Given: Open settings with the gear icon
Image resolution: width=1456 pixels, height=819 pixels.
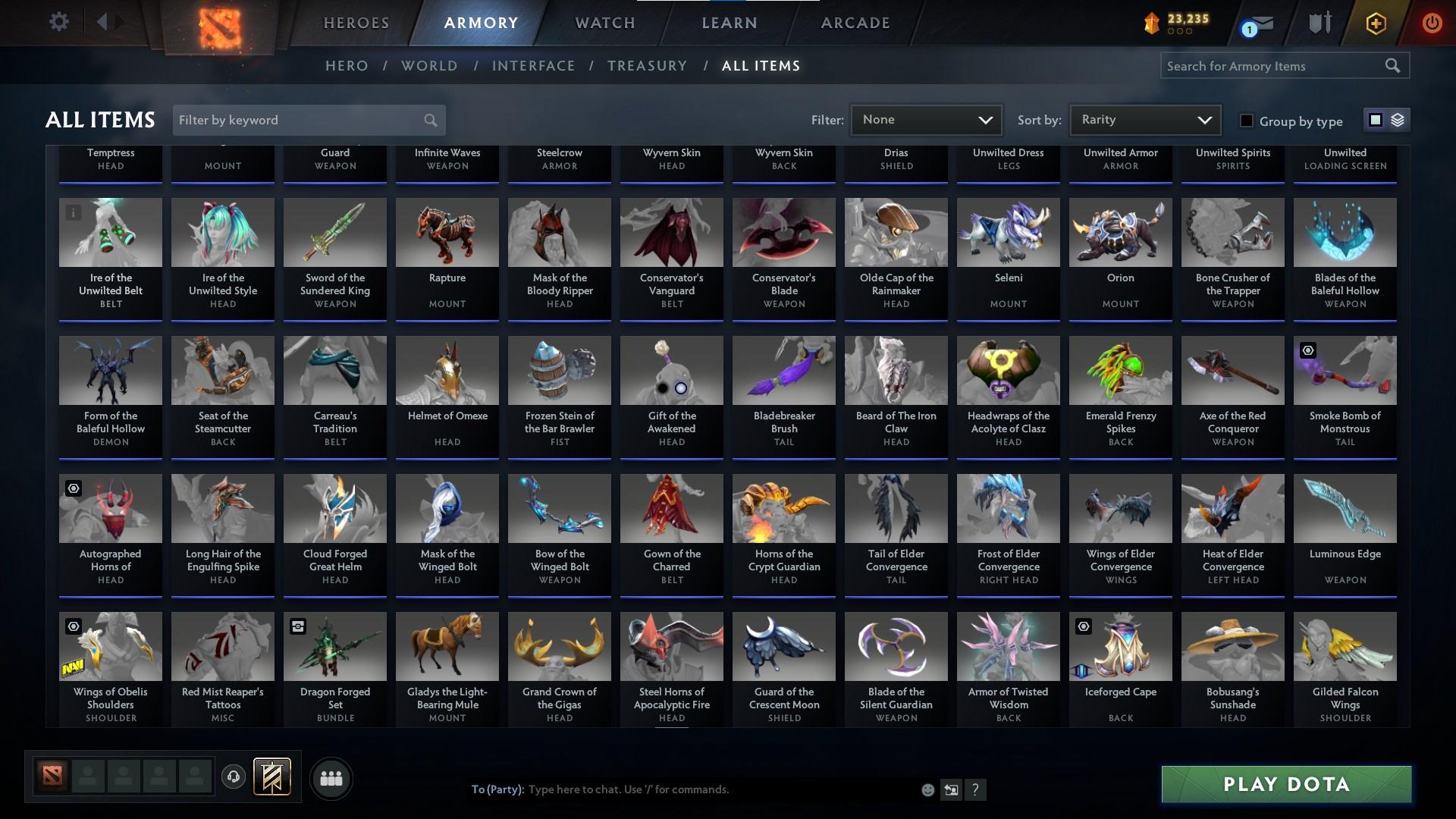Looking at the screenshot, I should [59, 21].
